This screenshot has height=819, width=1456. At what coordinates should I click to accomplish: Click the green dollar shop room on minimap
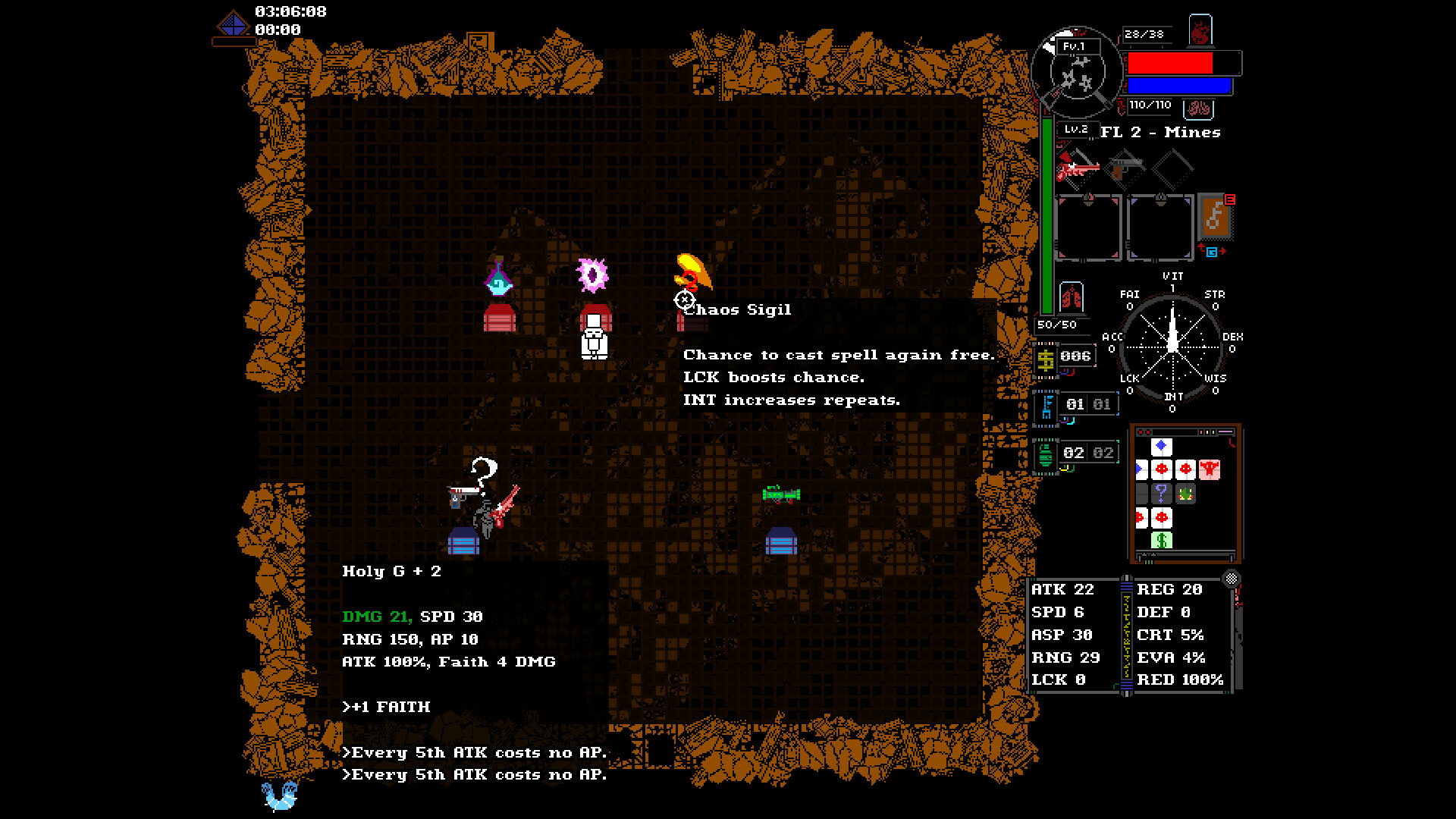(x=1161, y=540)
